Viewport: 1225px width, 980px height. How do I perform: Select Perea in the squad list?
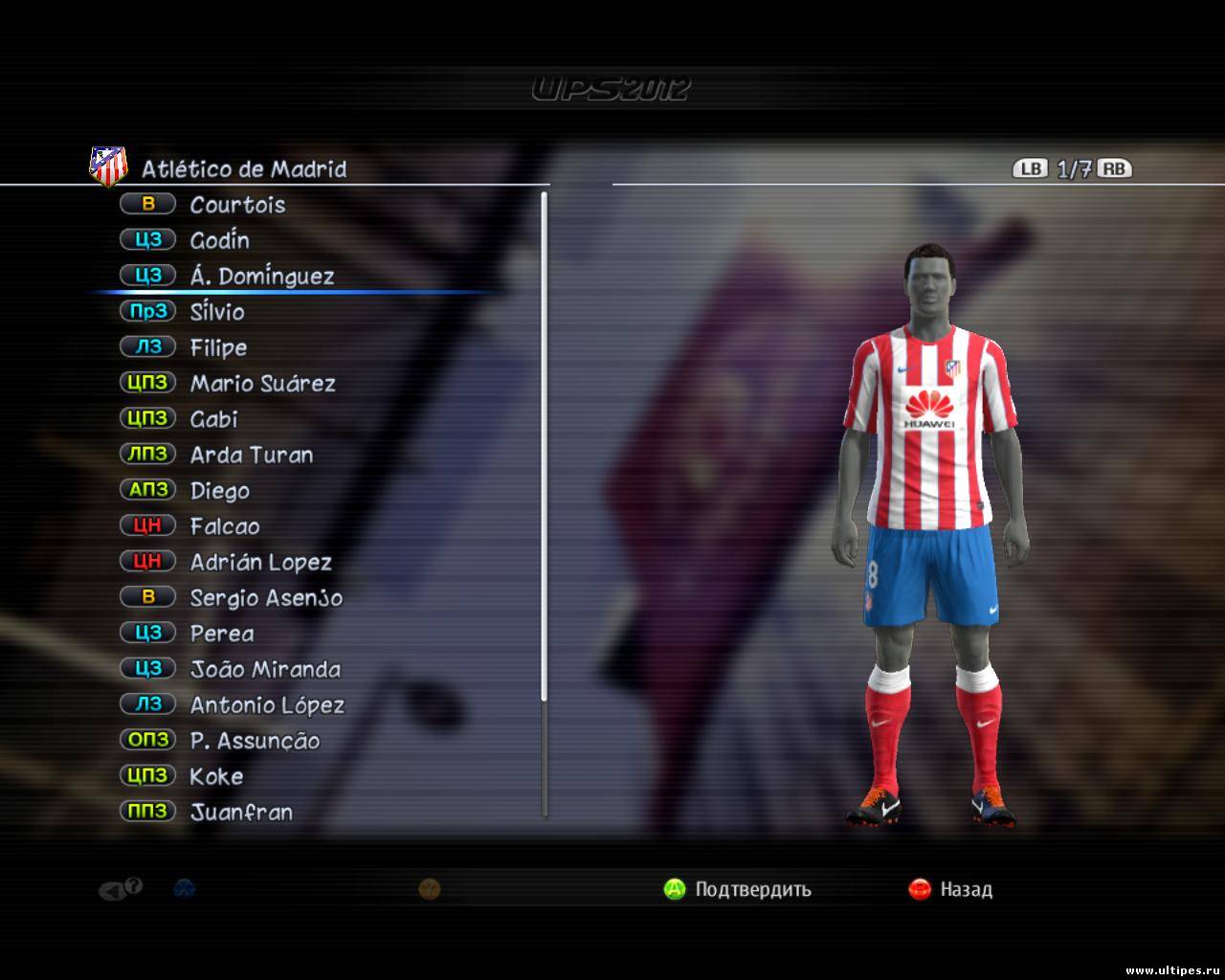[x=222, y=634]
